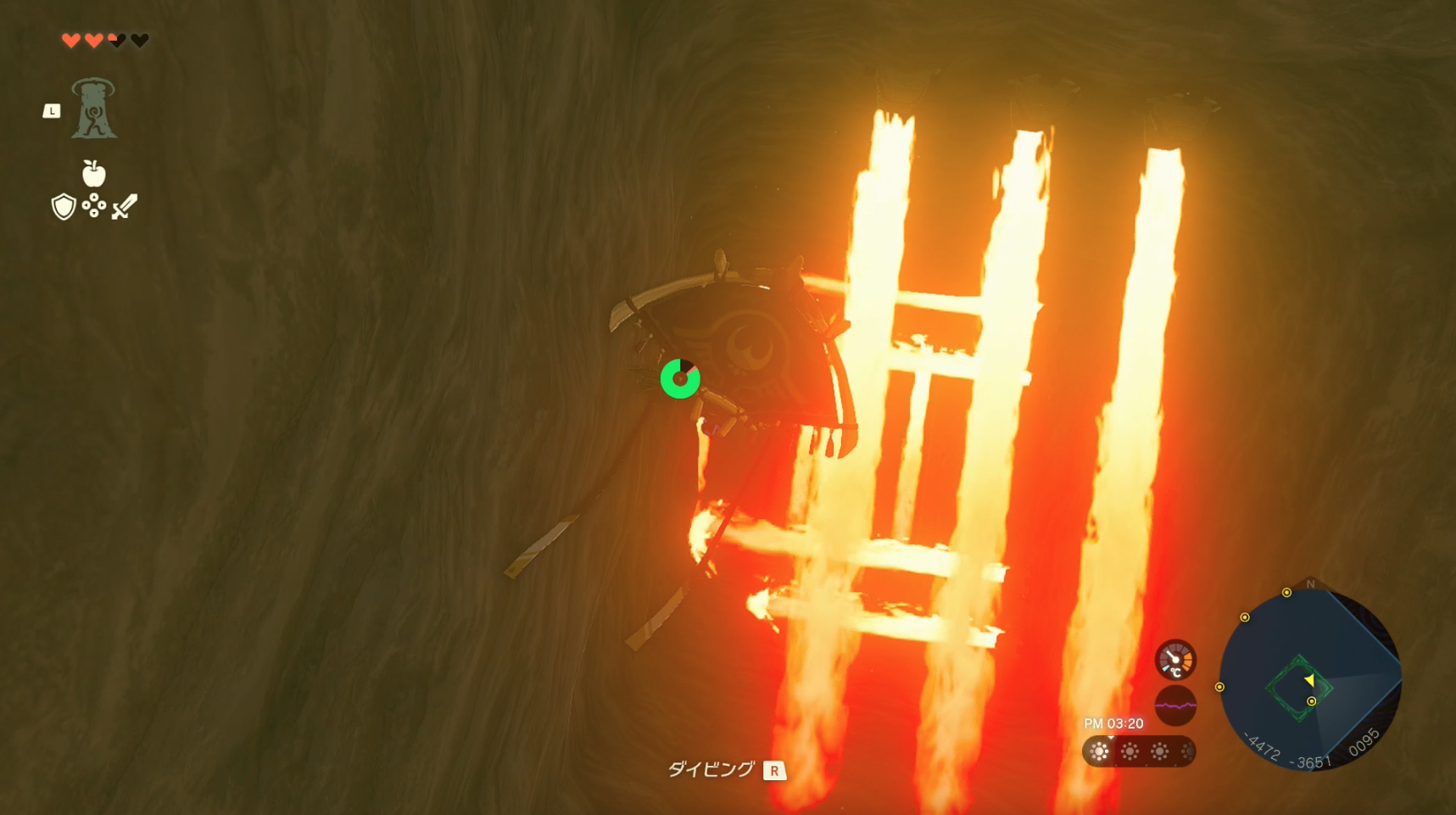Open the minimap compass N marker
Screen dimensions: 1456x815
coord(1310,584)
